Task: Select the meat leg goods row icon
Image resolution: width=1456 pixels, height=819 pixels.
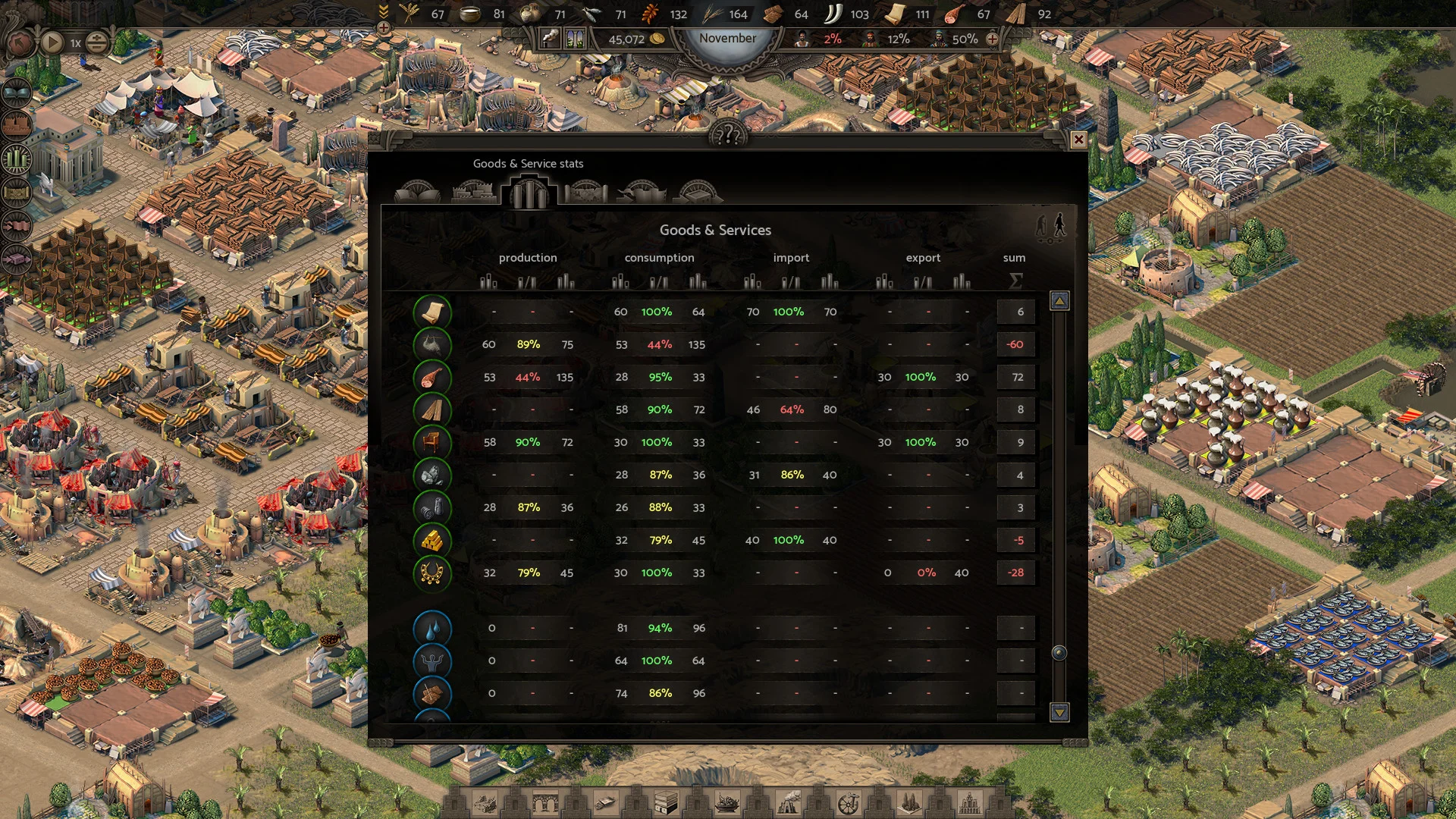Action: [x=432, y=378]
